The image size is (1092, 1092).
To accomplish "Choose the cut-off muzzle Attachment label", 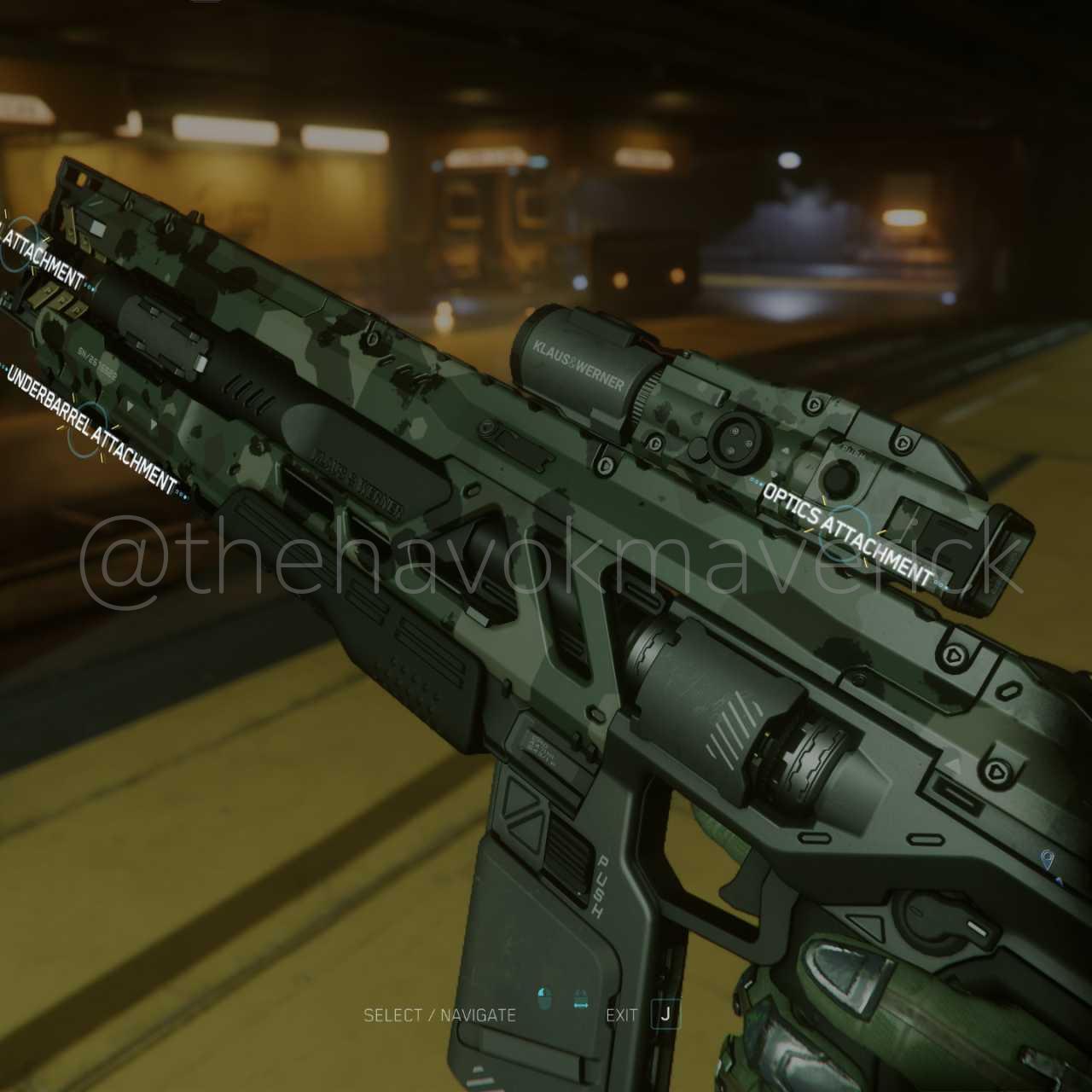I will coord(43,257).
